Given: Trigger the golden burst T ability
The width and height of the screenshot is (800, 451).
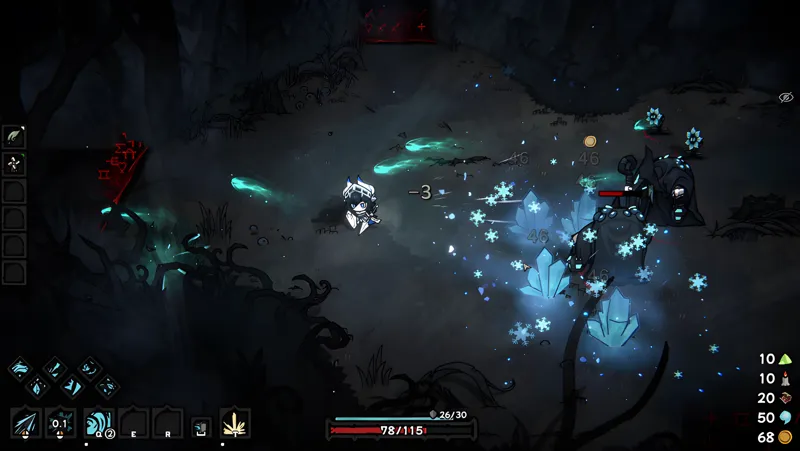Looking at the screenshot, I should [235, 423].
